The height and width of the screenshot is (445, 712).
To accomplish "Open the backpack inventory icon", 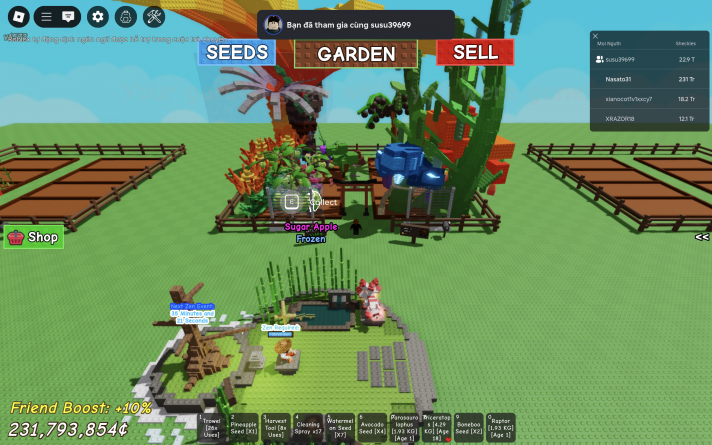I will tap(125, 16).
